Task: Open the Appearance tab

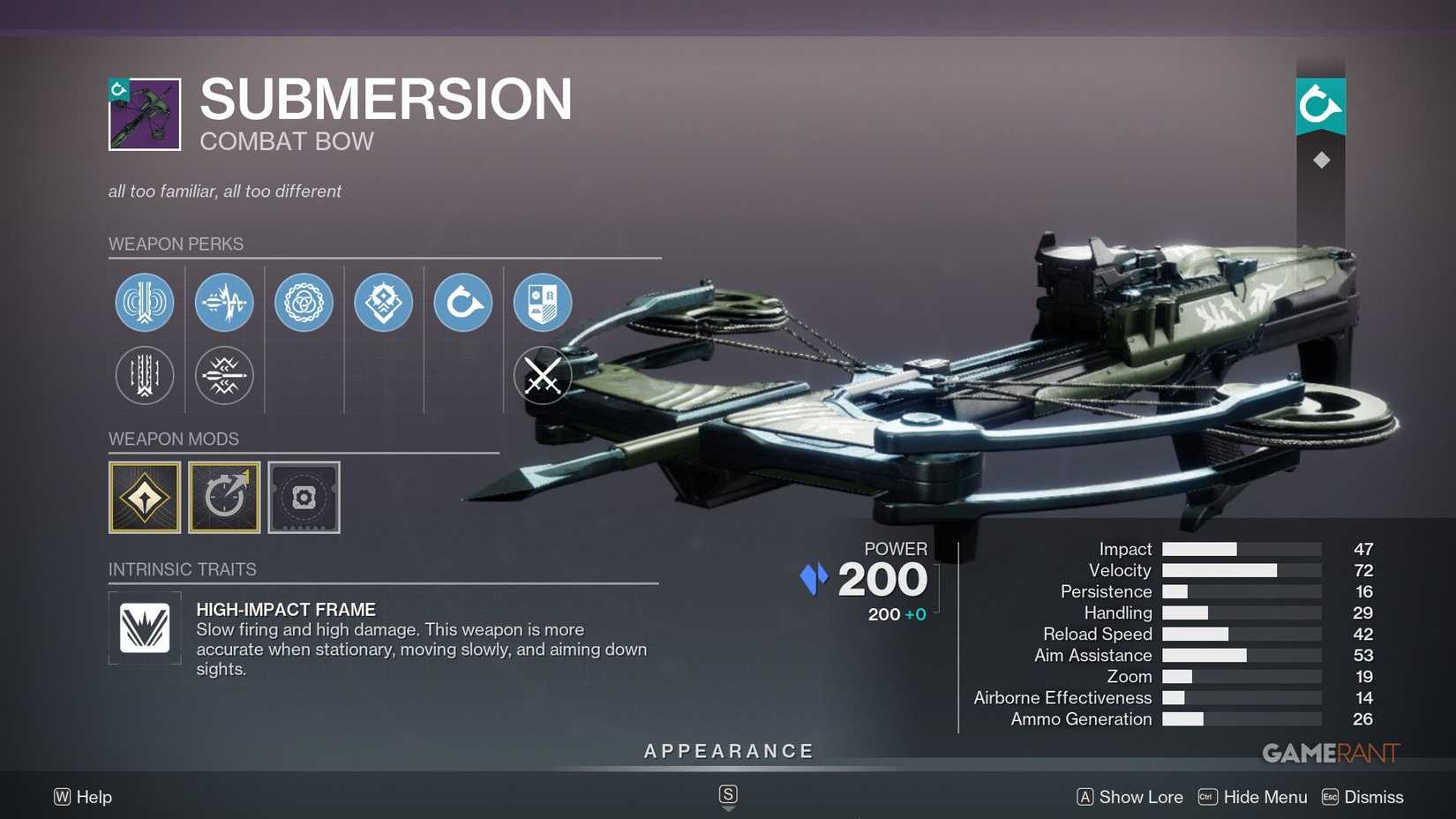Action: point(727,750)
